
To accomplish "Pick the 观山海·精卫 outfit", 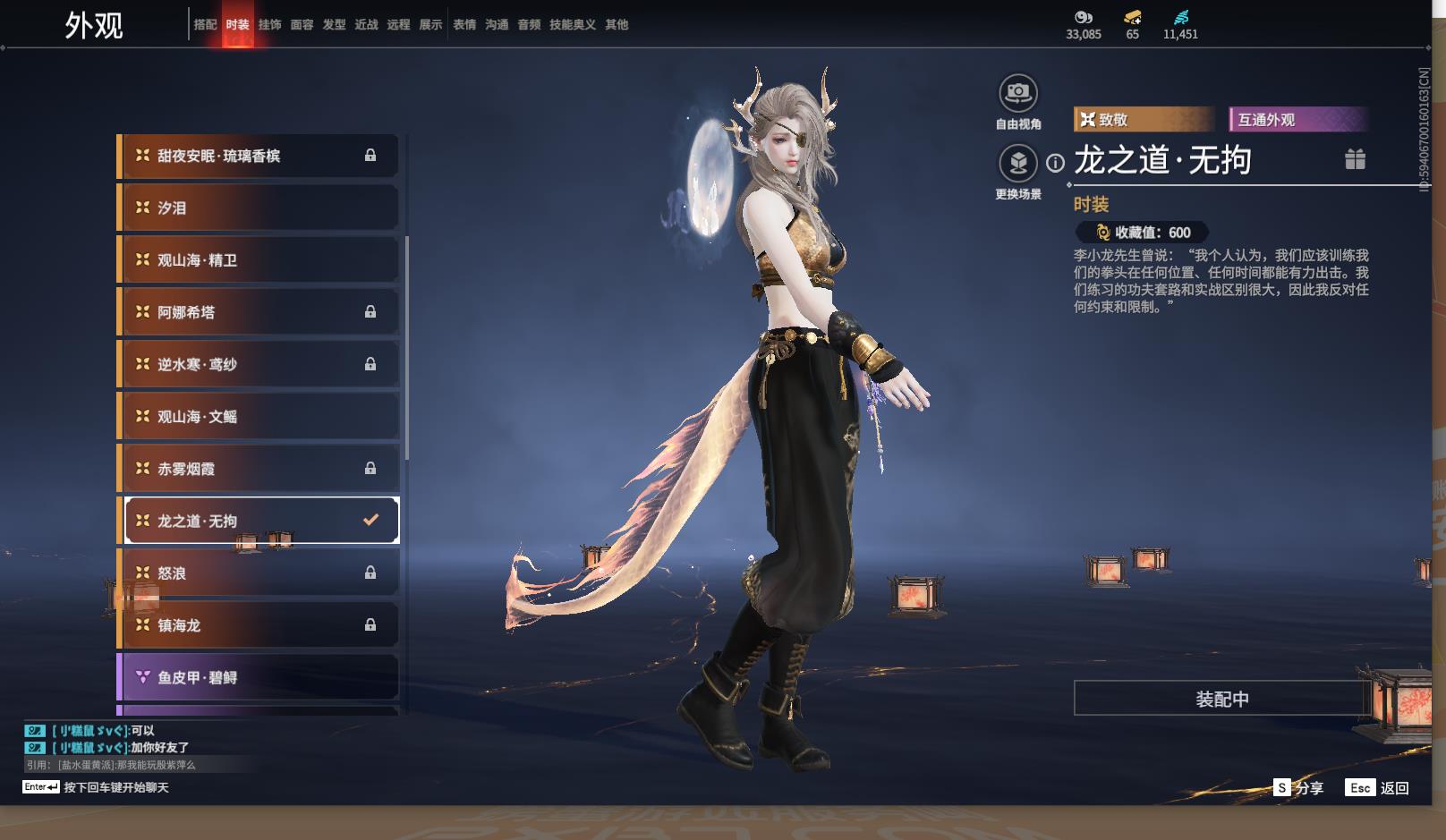I will coord(259,260).
